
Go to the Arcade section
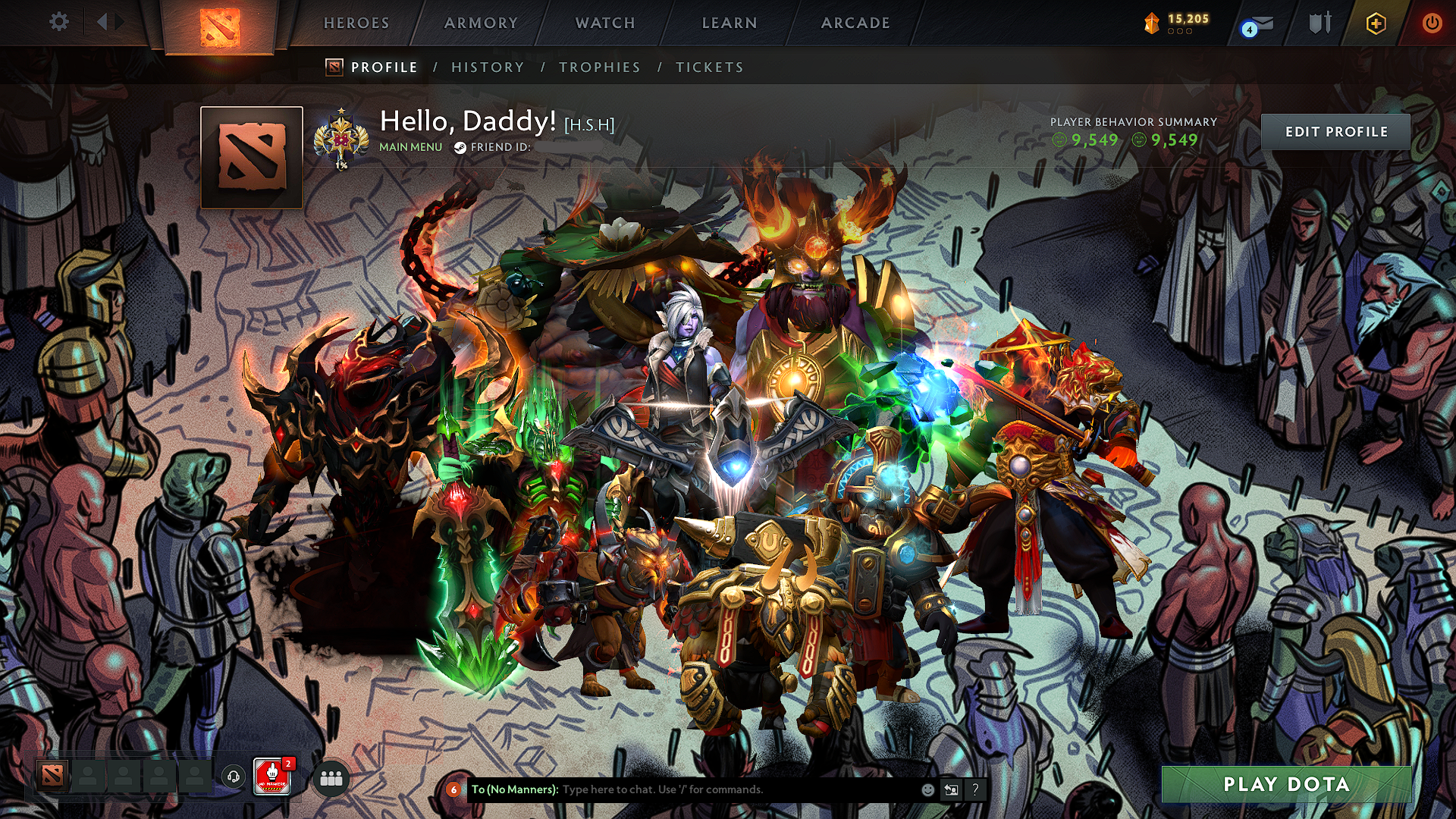click(x=855, y=23)
